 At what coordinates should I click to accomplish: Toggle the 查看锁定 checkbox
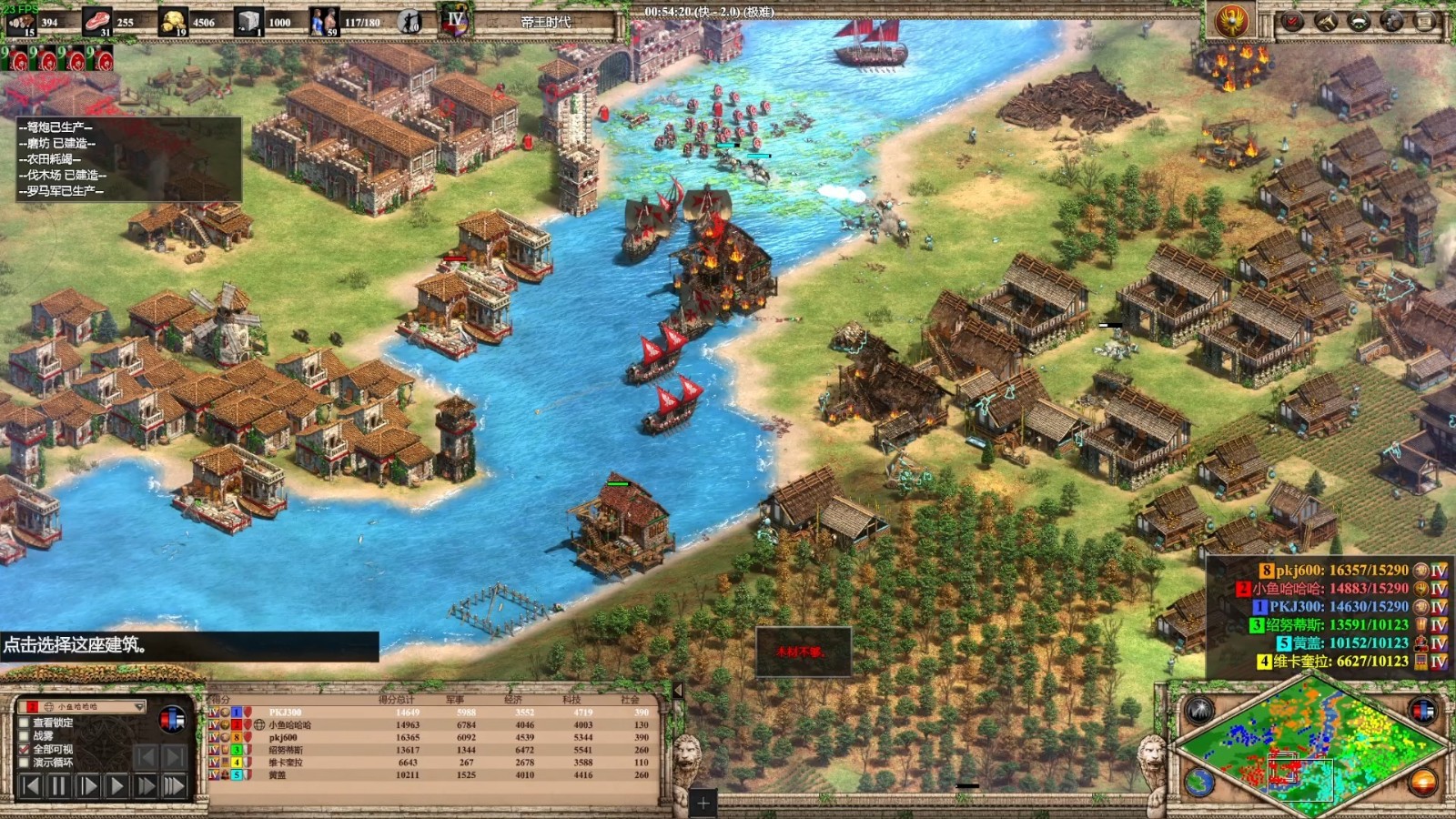(x=25, y=723)
